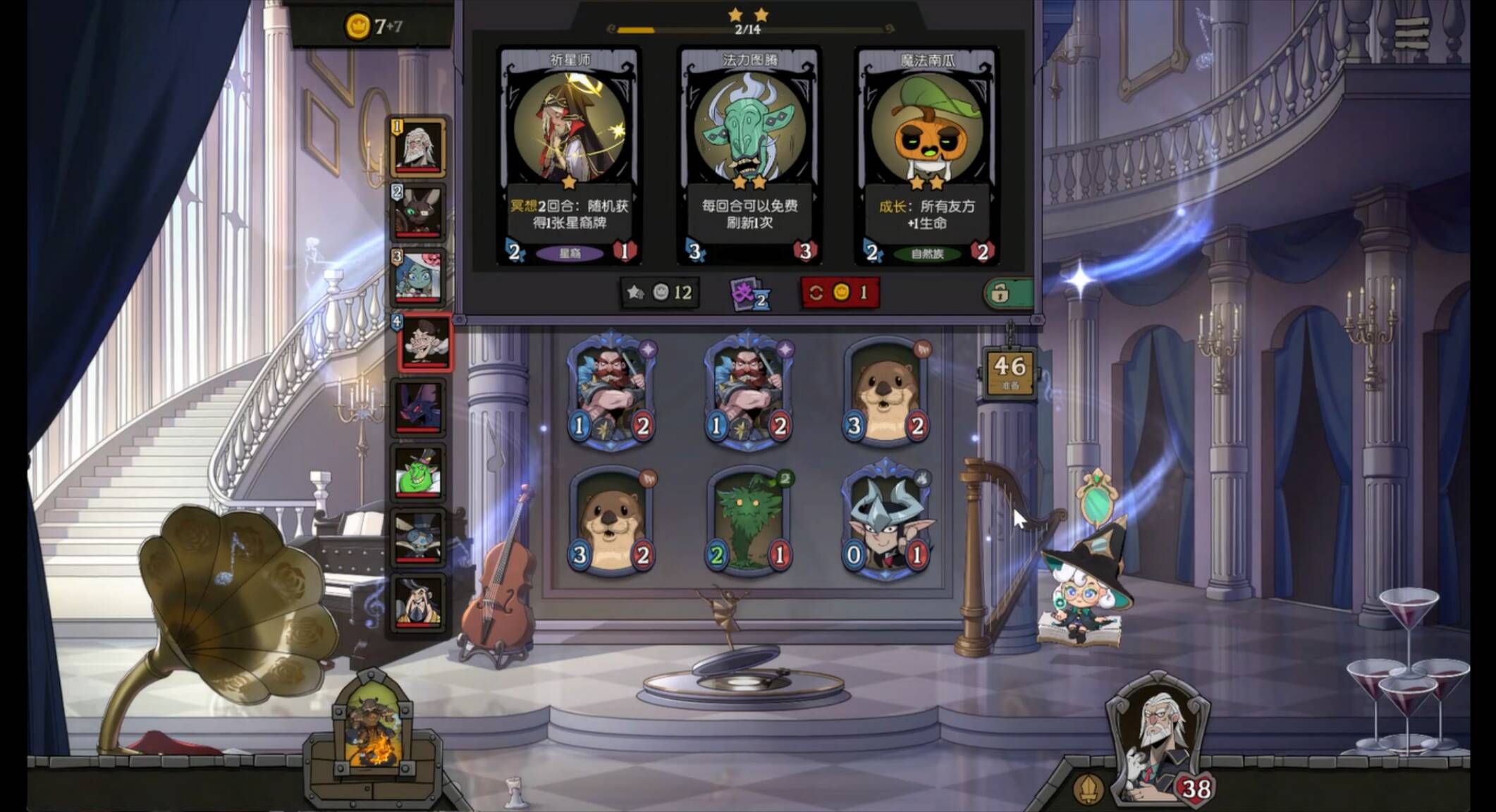
Task: Purchase the 魔法南瓜 pumpkin card
Action: (x=926, y=155)
